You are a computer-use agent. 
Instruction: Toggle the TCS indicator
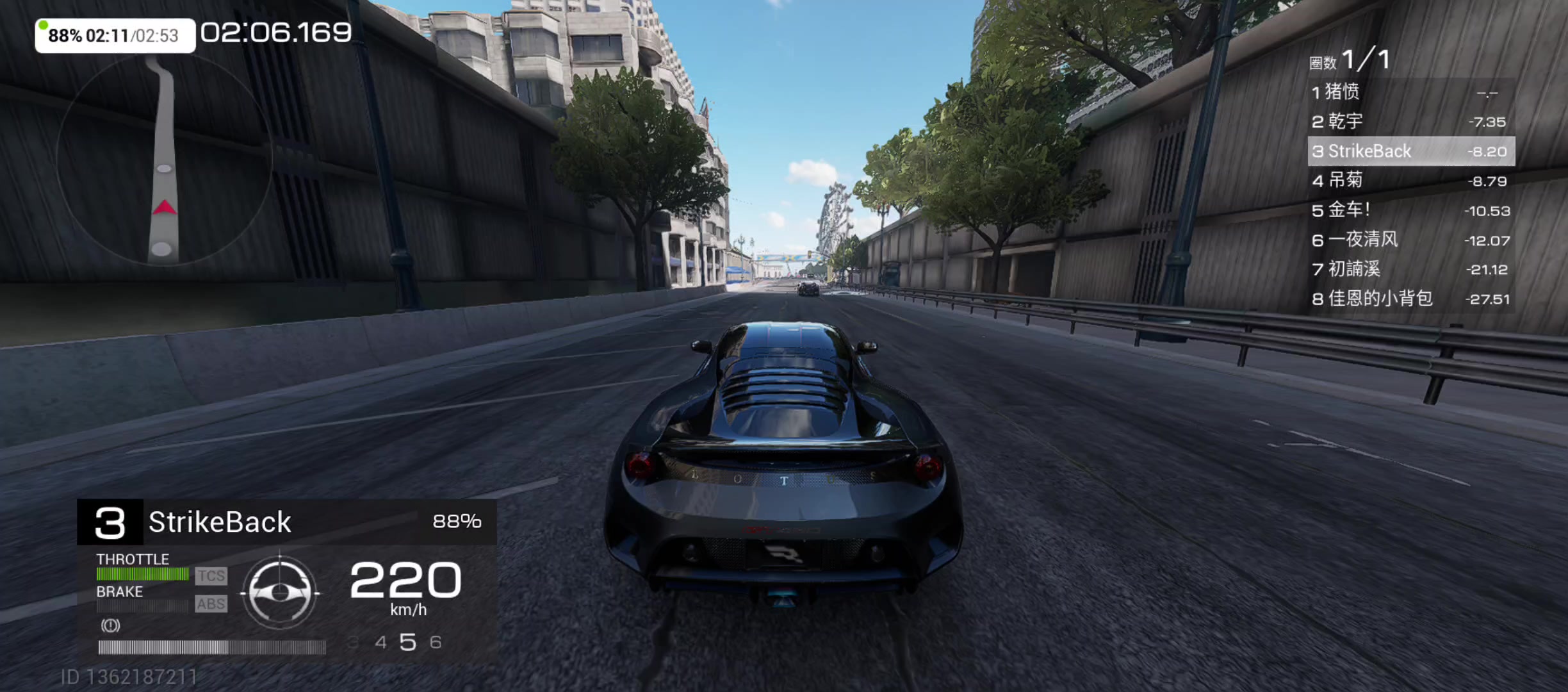(x=211, y=575)
